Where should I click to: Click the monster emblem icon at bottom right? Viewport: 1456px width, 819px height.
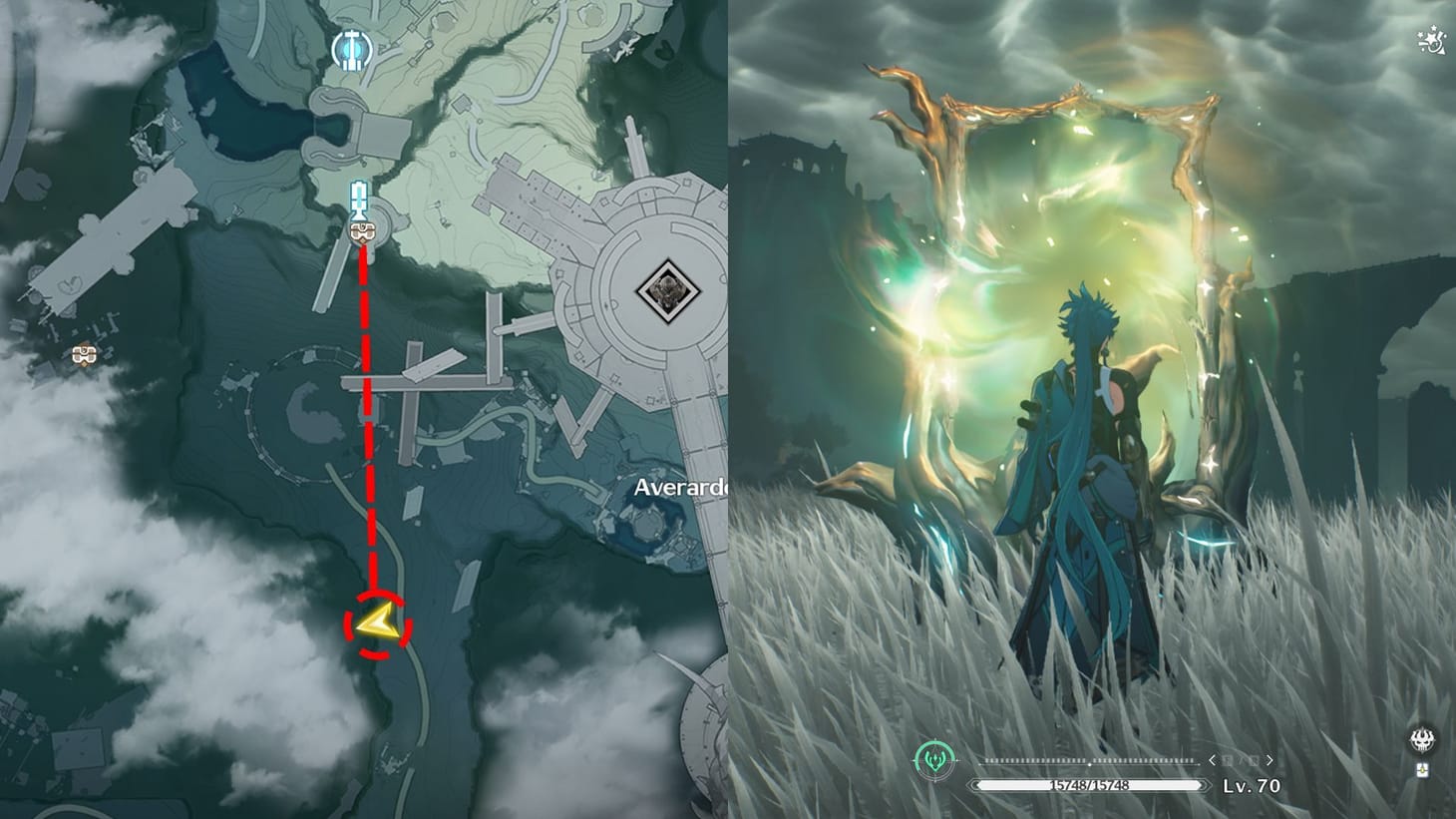(1422, 740)
